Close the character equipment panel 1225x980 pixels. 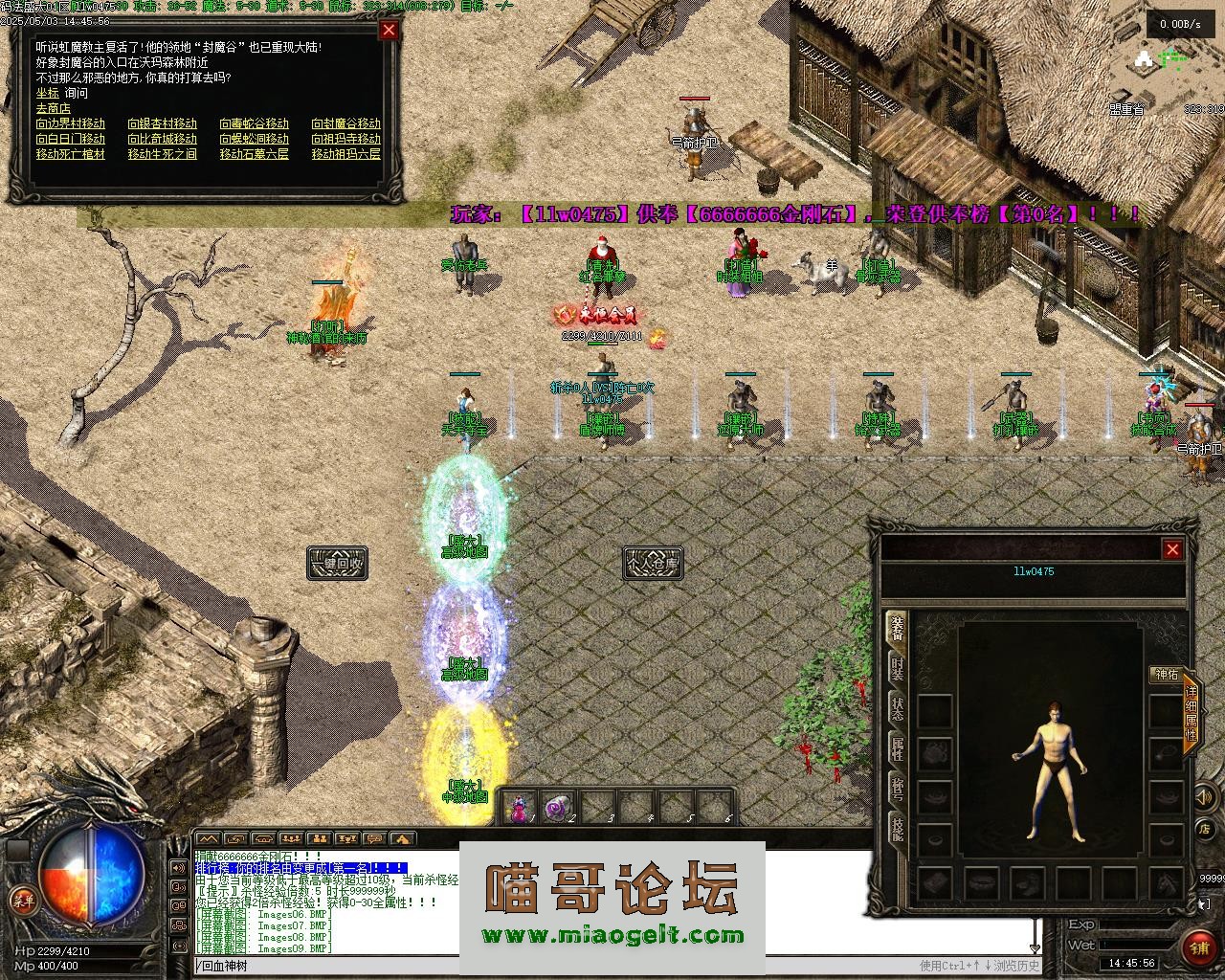pyautogui.click(x=1172, y=548)
